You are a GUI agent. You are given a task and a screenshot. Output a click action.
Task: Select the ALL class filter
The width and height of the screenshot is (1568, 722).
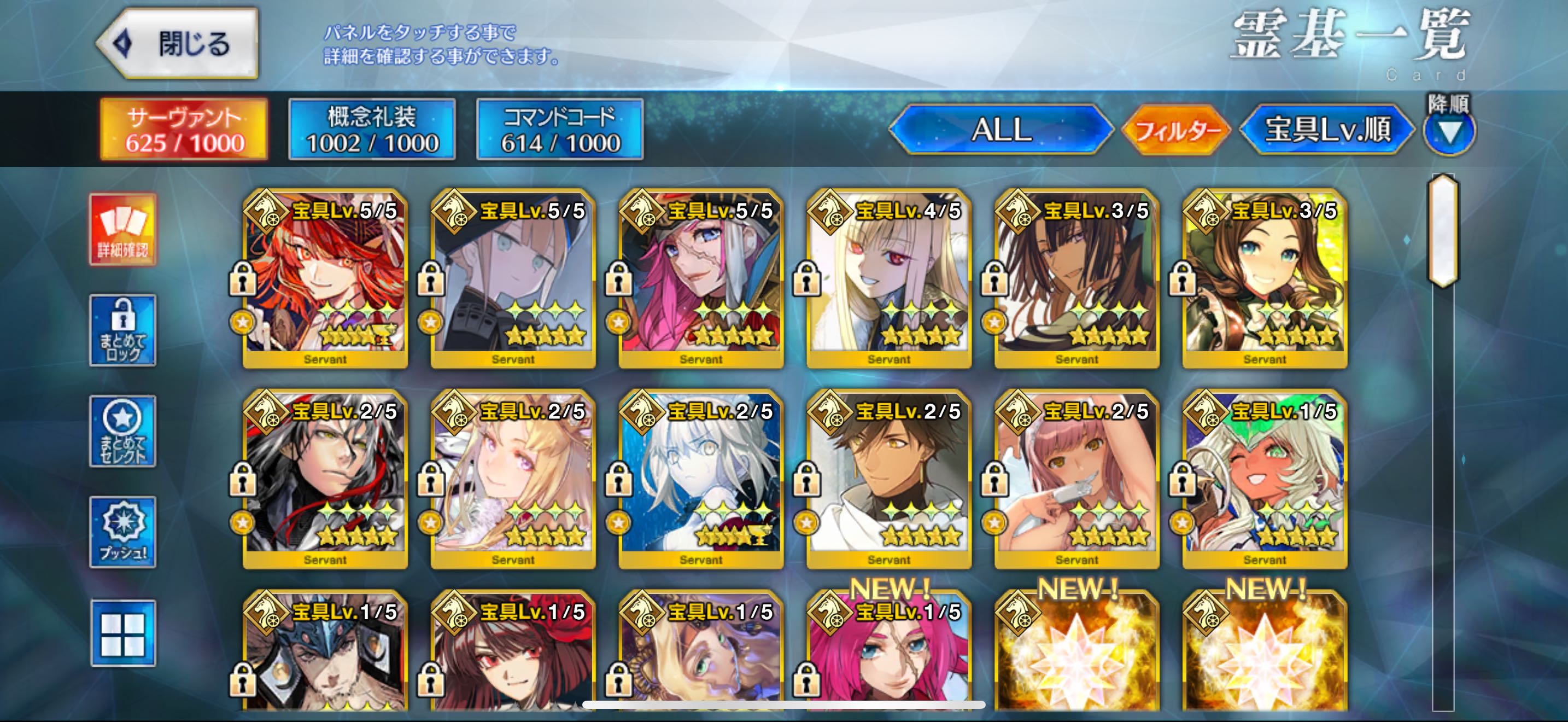[1001, 130]
